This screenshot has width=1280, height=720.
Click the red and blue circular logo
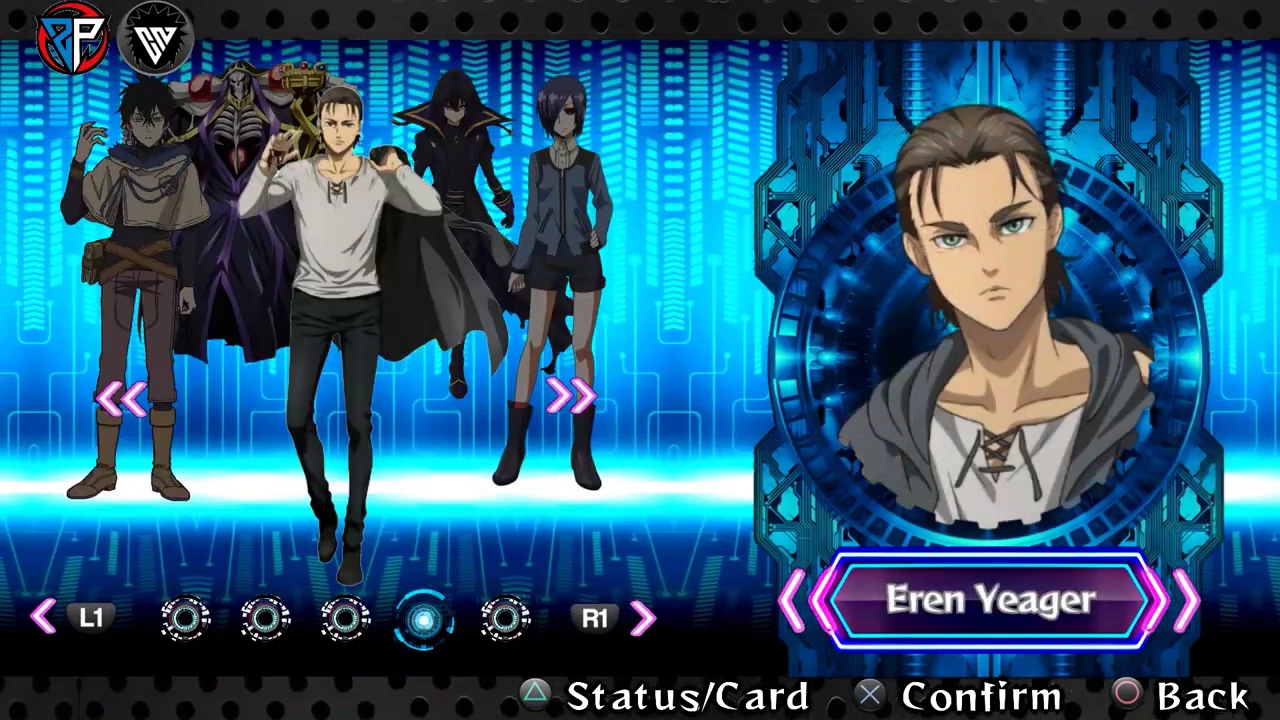71,38
